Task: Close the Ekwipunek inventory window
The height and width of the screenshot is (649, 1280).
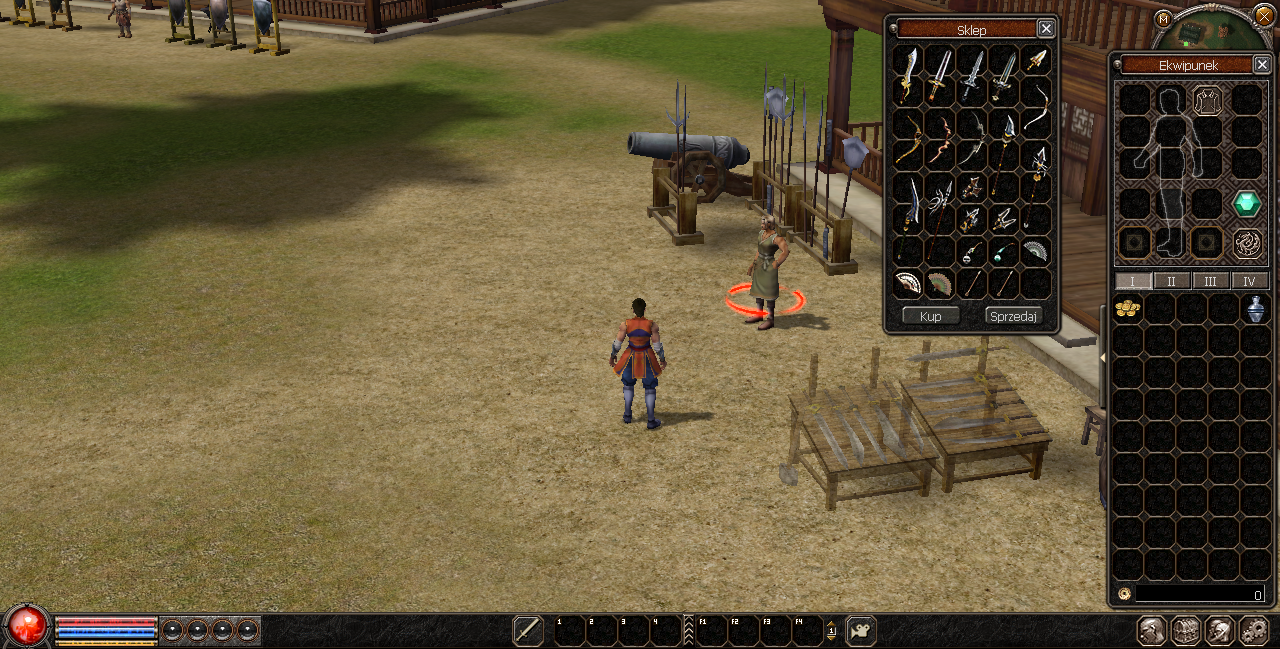Action: (1262, 65)
